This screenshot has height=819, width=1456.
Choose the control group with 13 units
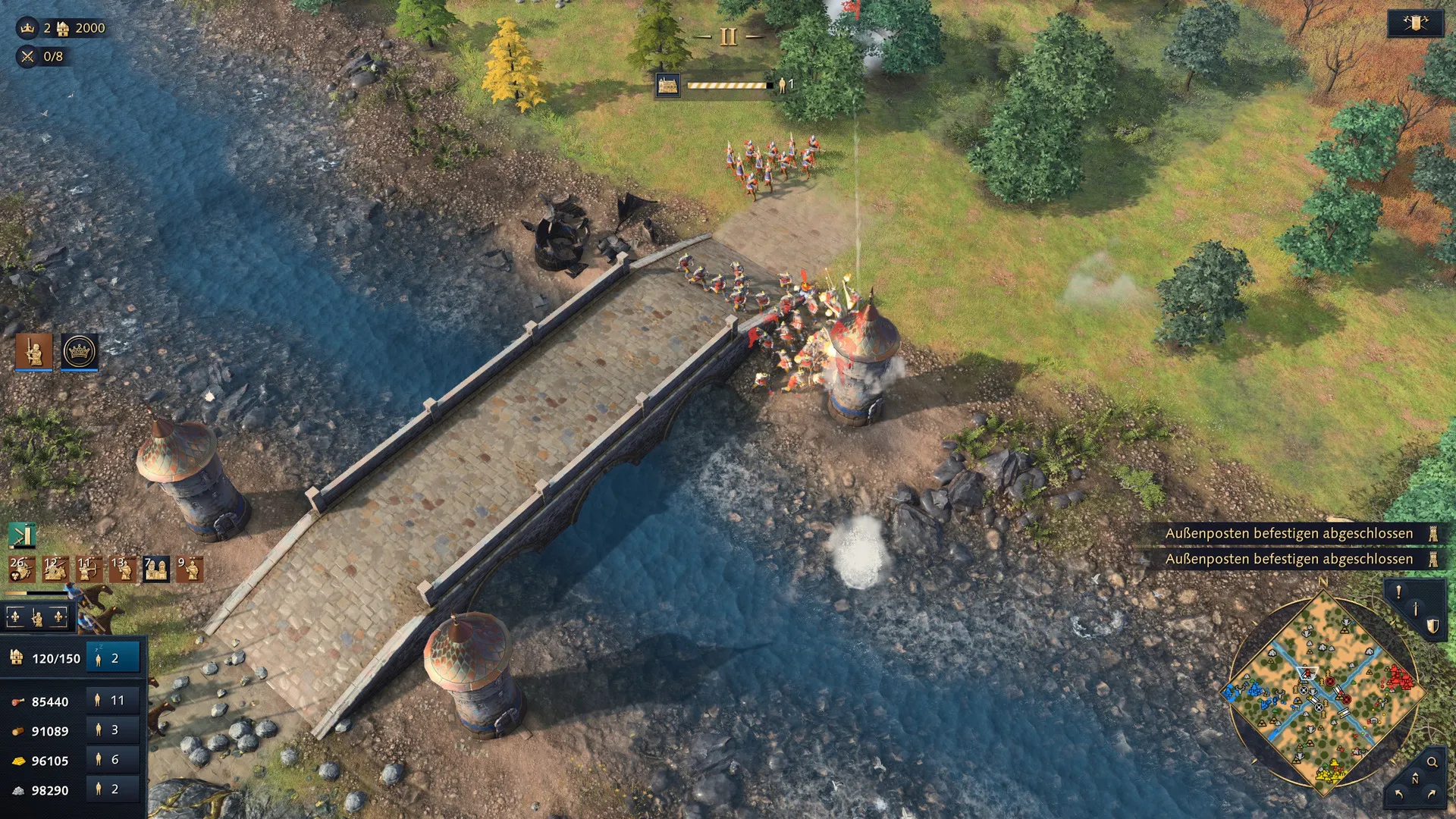click(123, 569)
